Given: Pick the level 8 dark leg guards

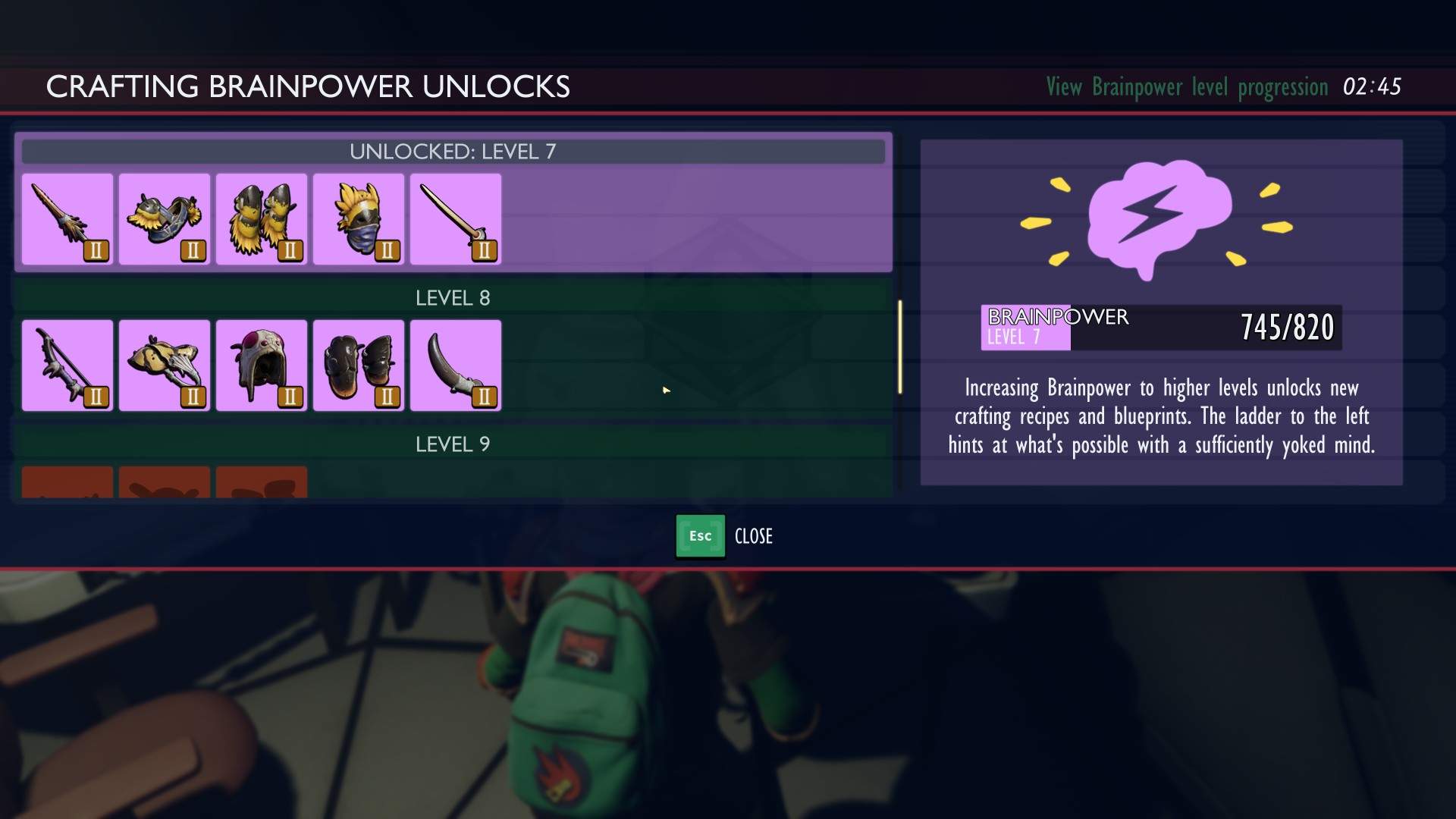Looking at the screenshot, I should 359,366.
